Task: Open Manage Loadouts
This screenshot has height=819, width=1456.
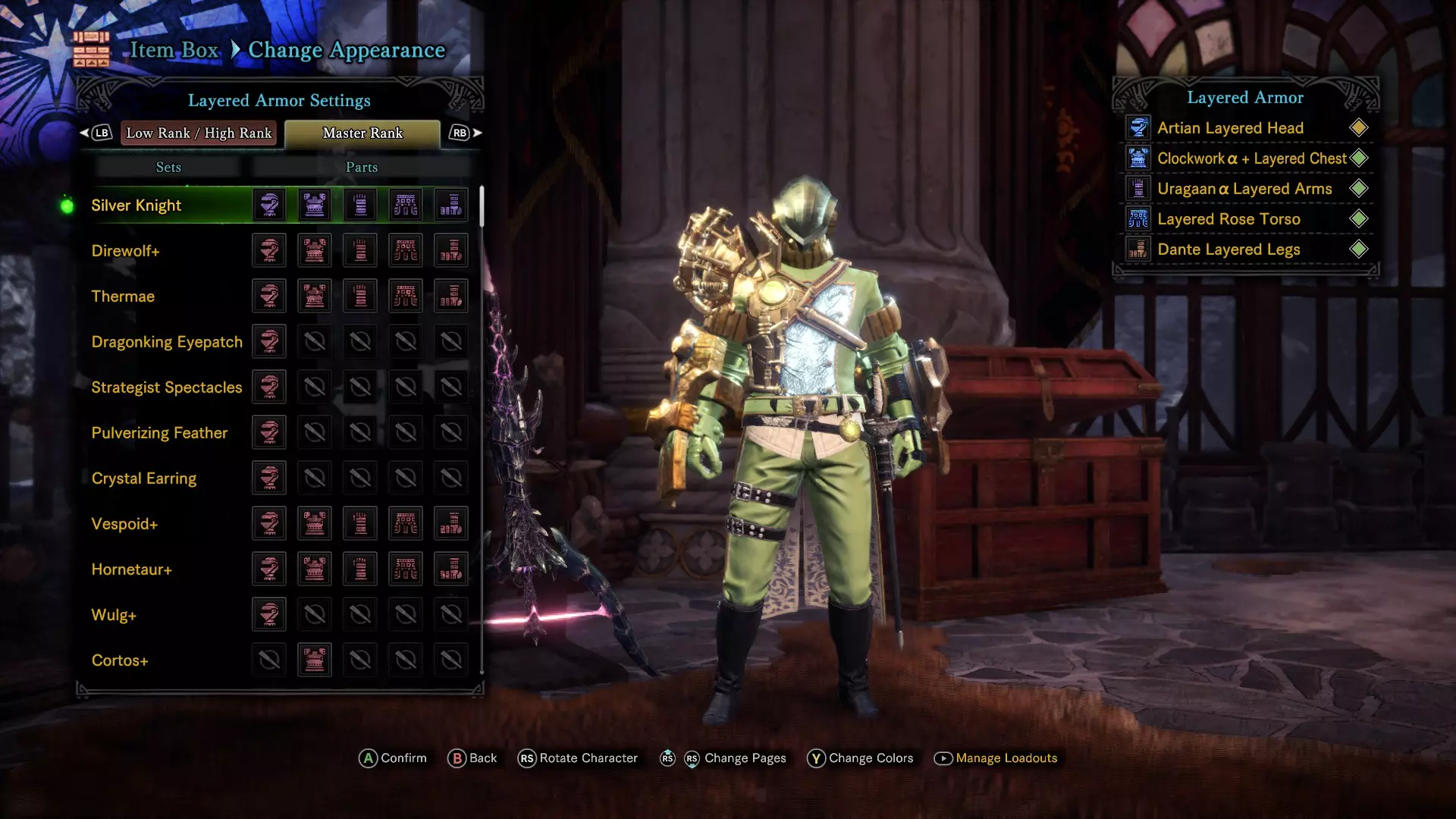Action: (x=1006, y=758)
